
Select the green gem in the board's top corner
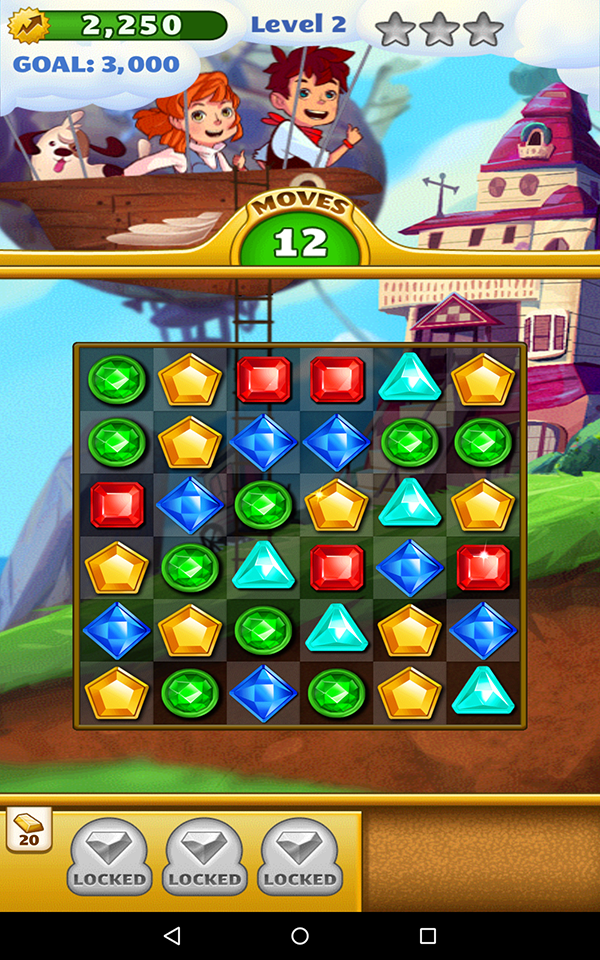pyautogui.click(x=117, y=380)
